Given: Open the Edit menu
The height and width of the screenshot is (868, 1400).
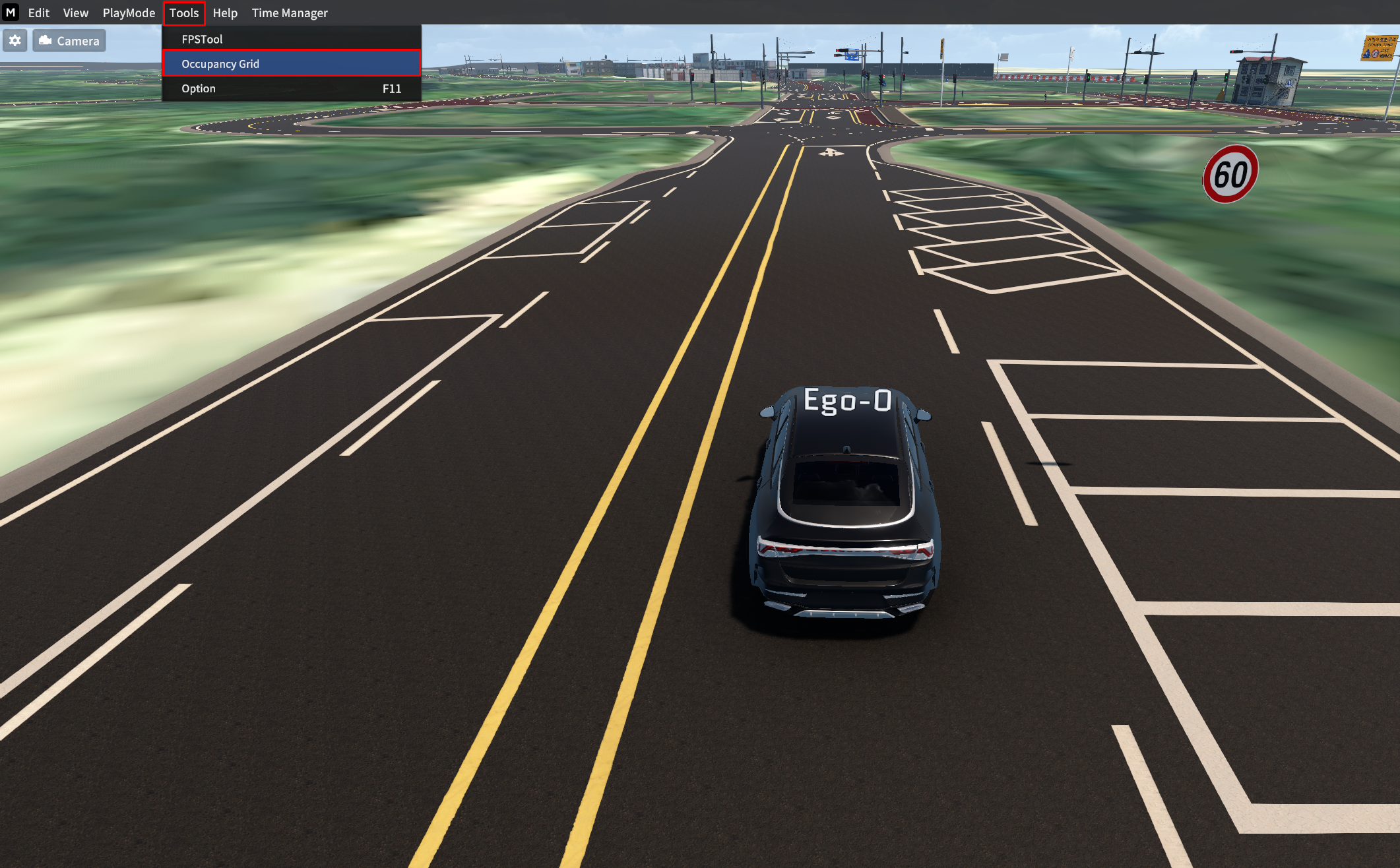Looking at the screenshot, I should click(38, 13).
